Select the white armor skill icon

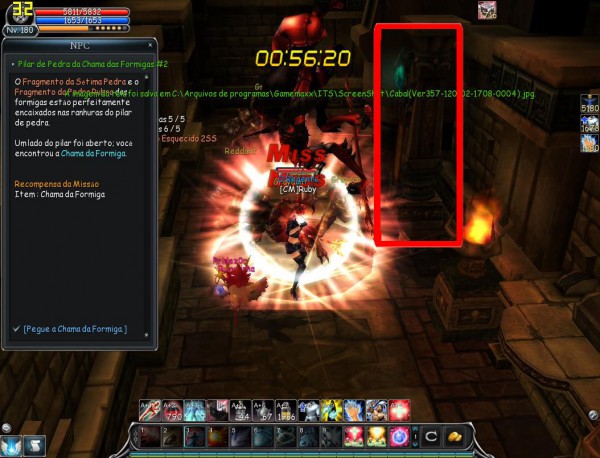[x=308, y=409]
